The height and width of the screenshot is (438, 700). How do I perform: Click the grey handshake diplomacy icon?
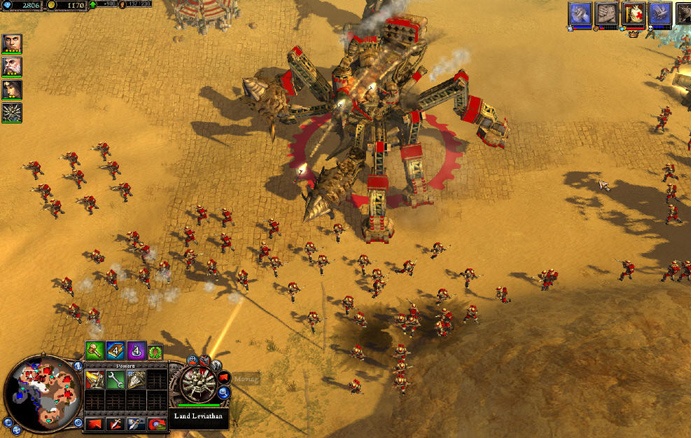tap(607, 13)
